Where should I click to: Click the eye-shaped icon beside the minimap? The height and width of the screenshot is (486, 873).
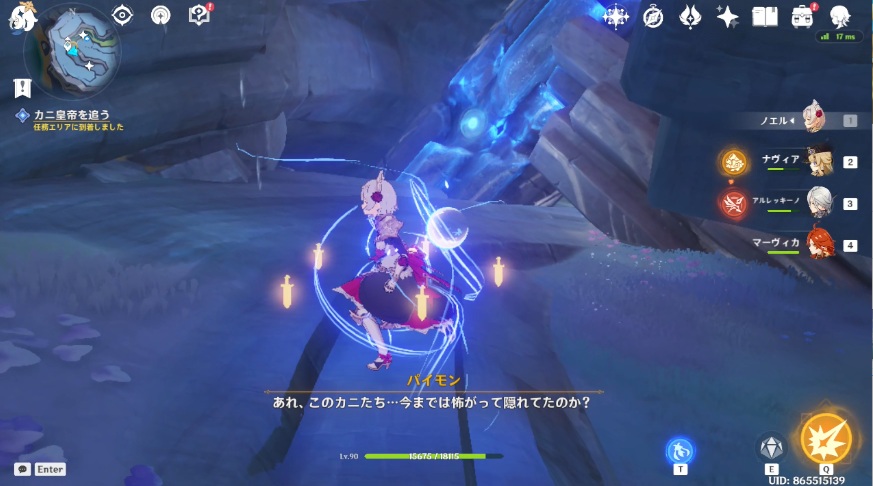pyautogui.click(x=123, y=15)
